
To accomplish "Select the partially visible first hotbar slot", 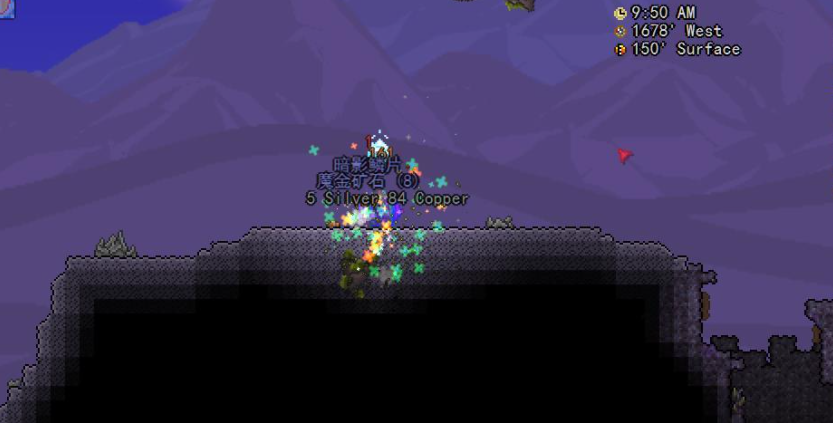I will click(6, 8).
